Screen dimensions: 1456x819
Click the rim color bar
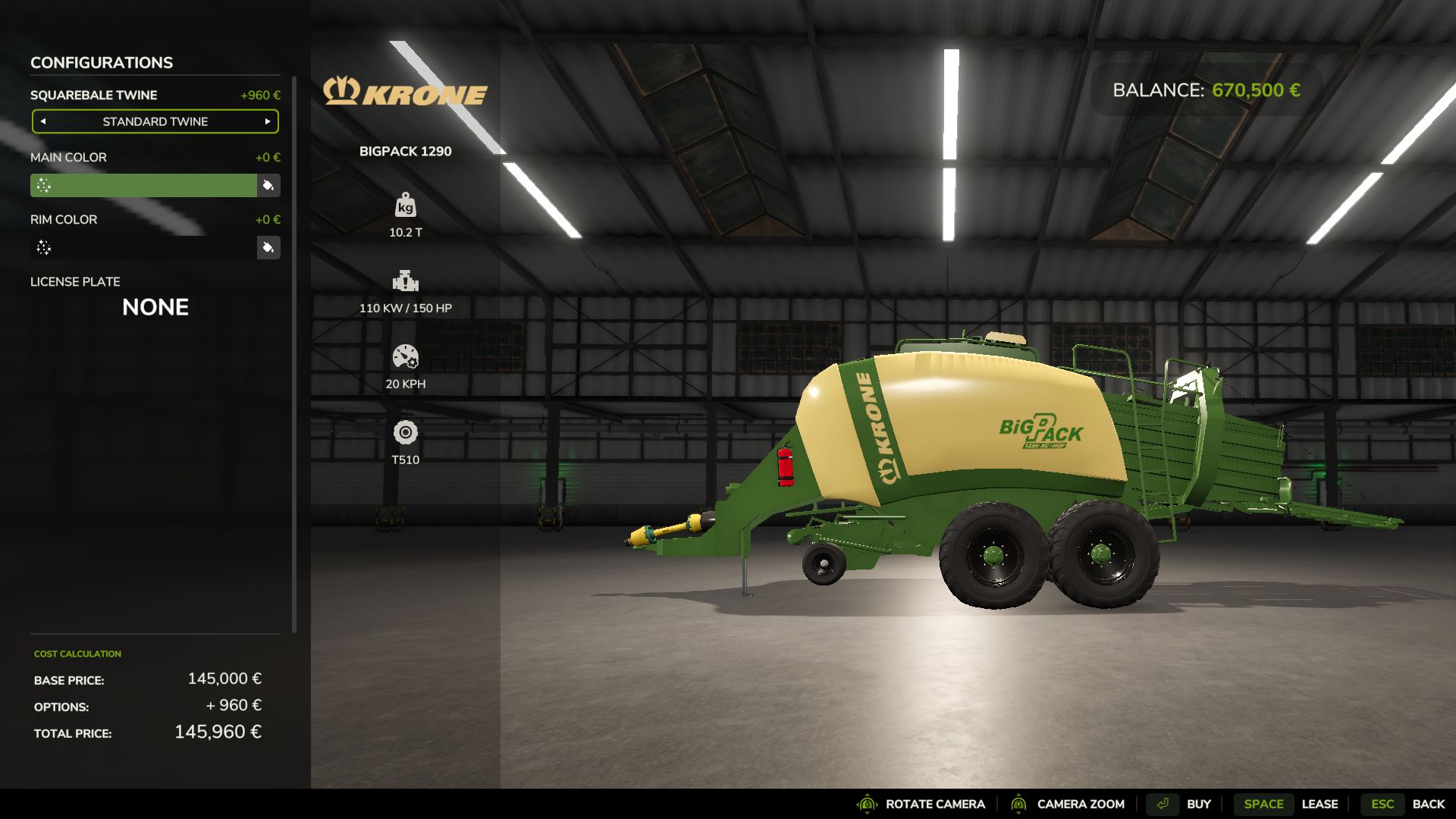[x=144, y=248]
